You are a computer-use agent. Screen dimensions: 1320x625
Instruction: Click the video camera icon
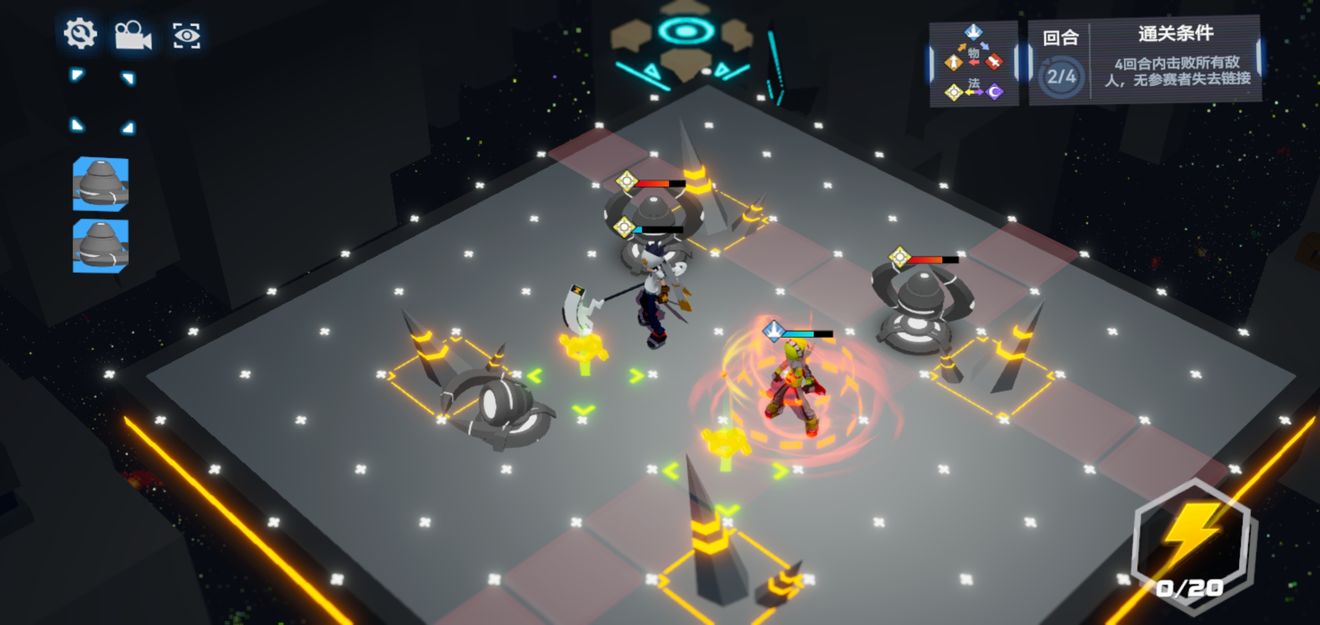(132, 36)
